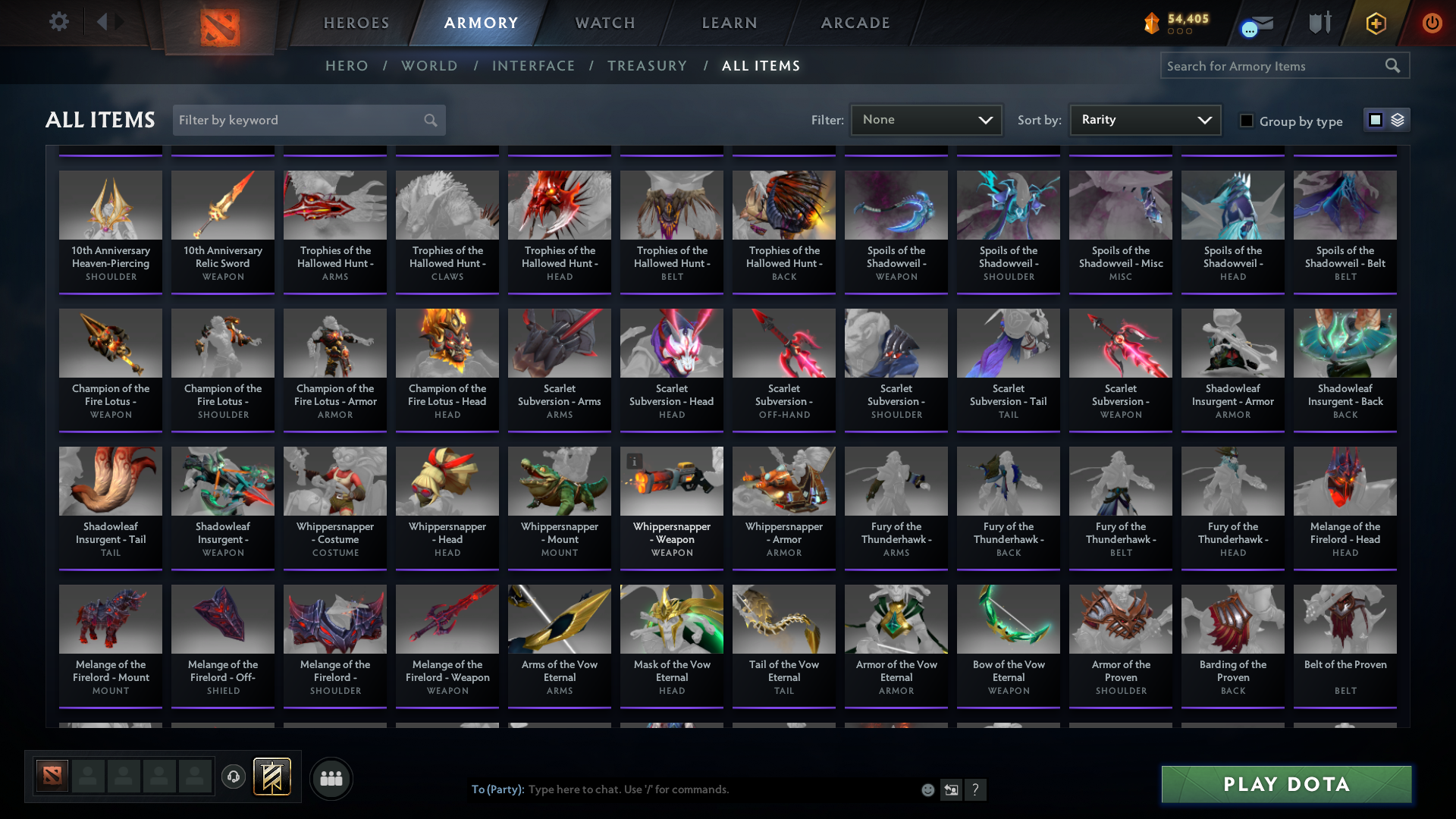This screenshot has width=1456, height=819.
Task: Open the HEROES page link
Action: pos(356,23)
